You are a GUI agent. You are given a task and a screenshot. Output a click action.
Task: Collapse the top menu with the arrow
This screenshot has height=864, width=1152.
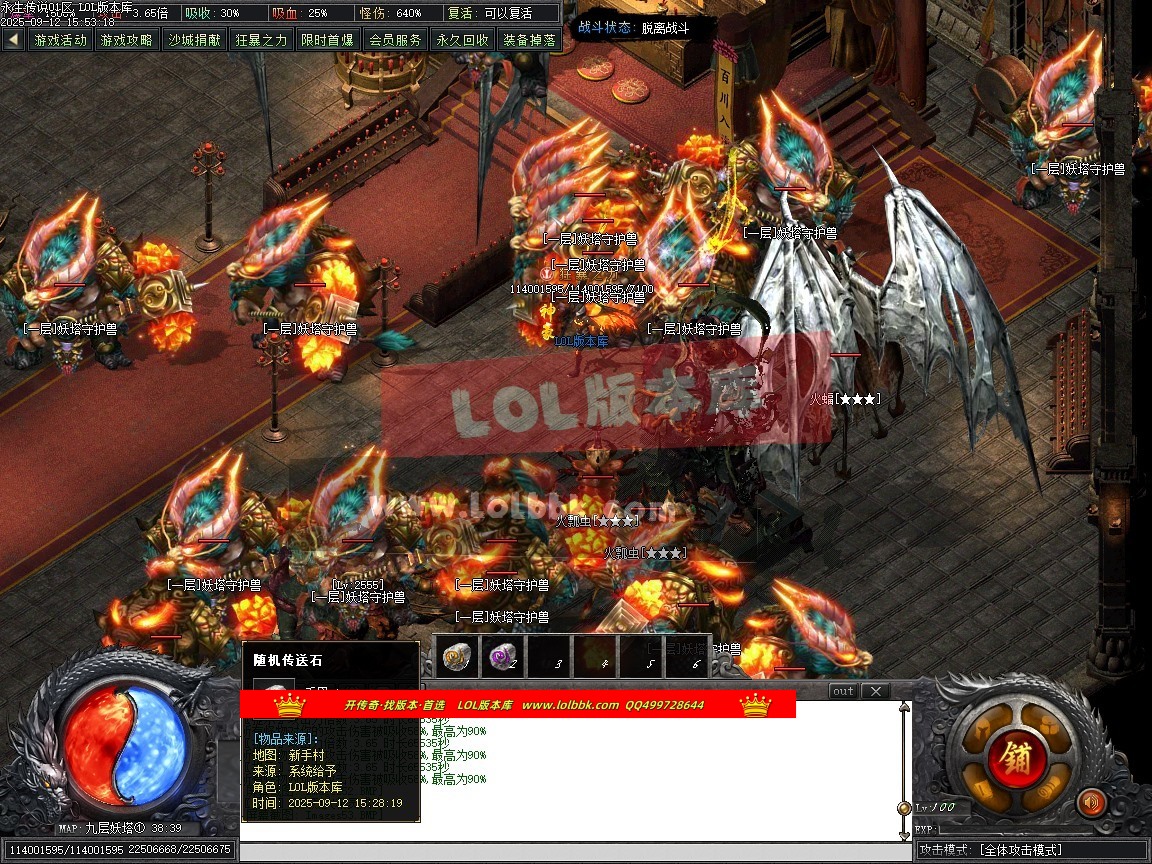(13, 40)
